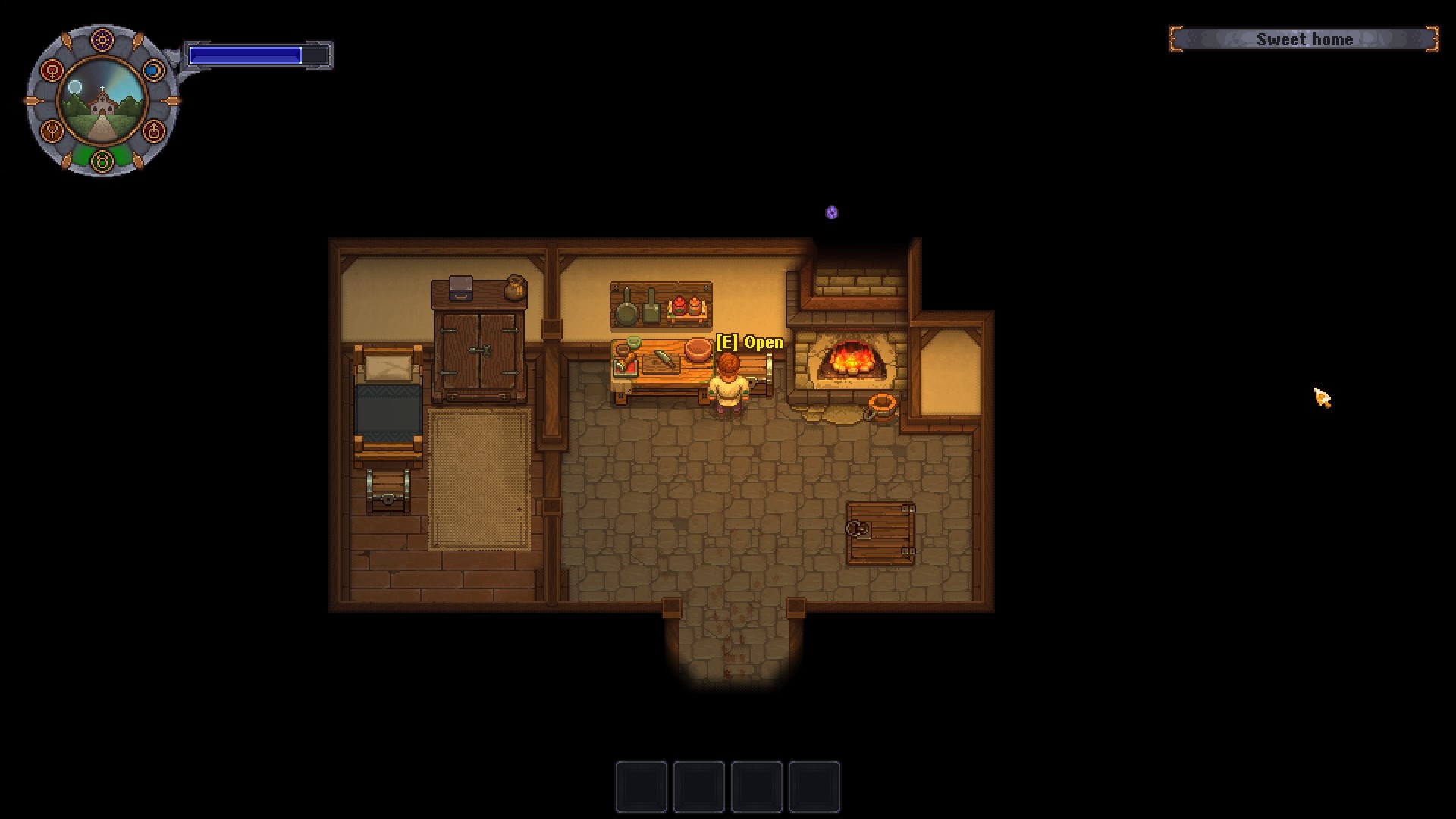
Task: Click the red rune symbol on the minimap ring
Action: pyautogui.click(x=52, y=69)
